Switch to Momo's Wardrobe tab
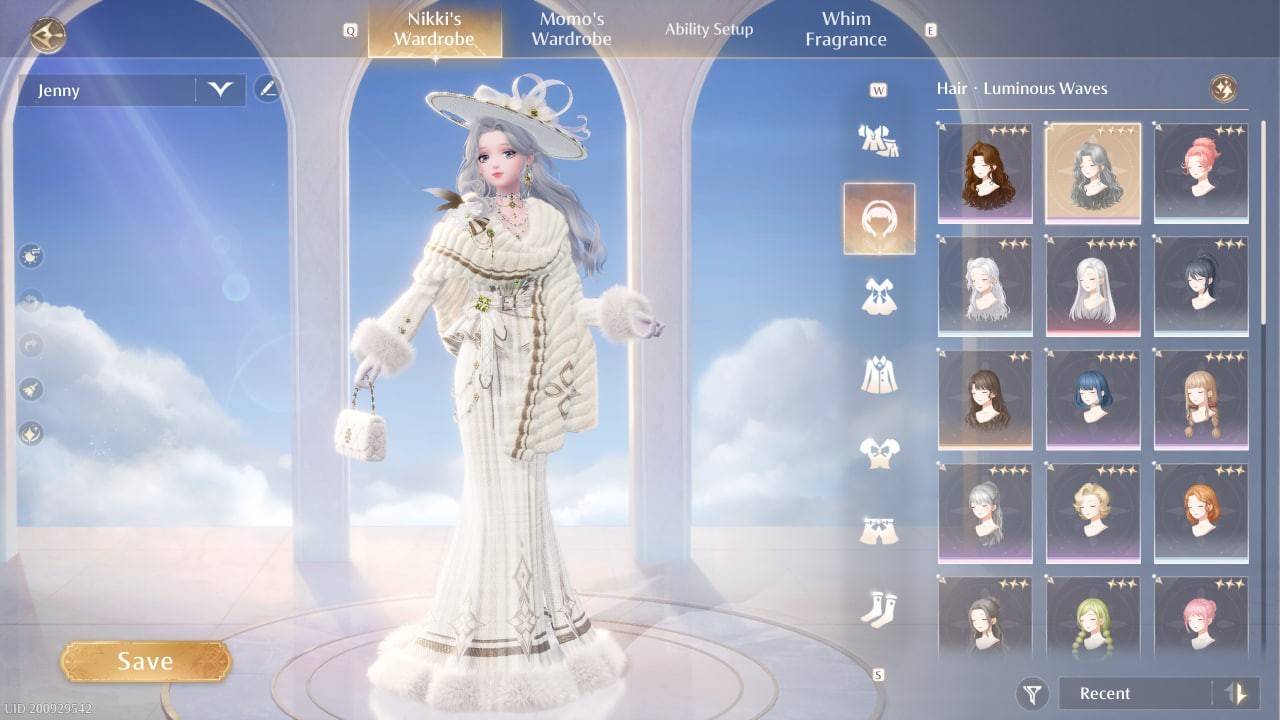The height and width of the screenshot is (720, 1280). 570,28
